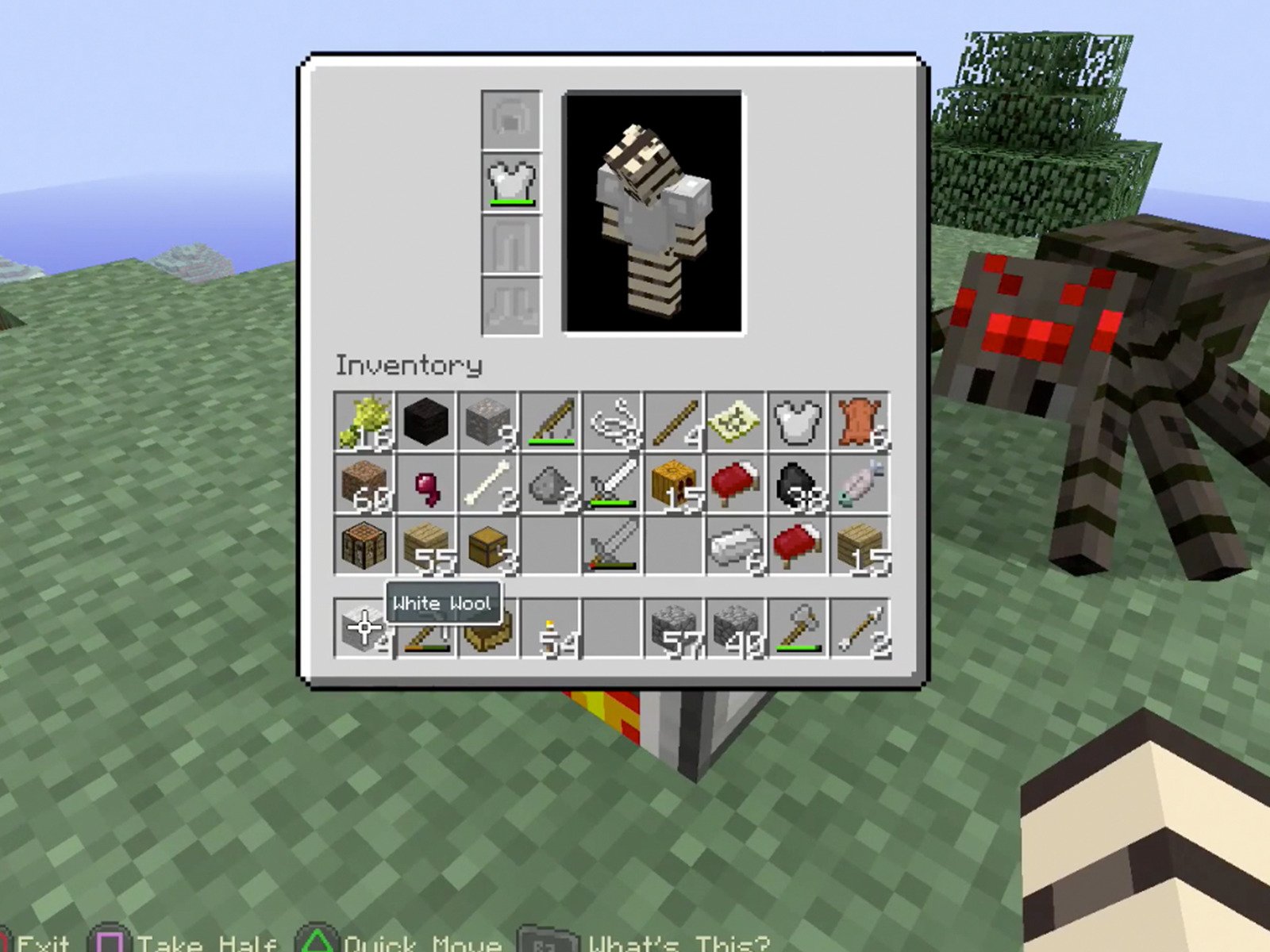Pick up the stack of 60 dirt blocks
The image size is (1270, 952).
(x=365, y=484)
